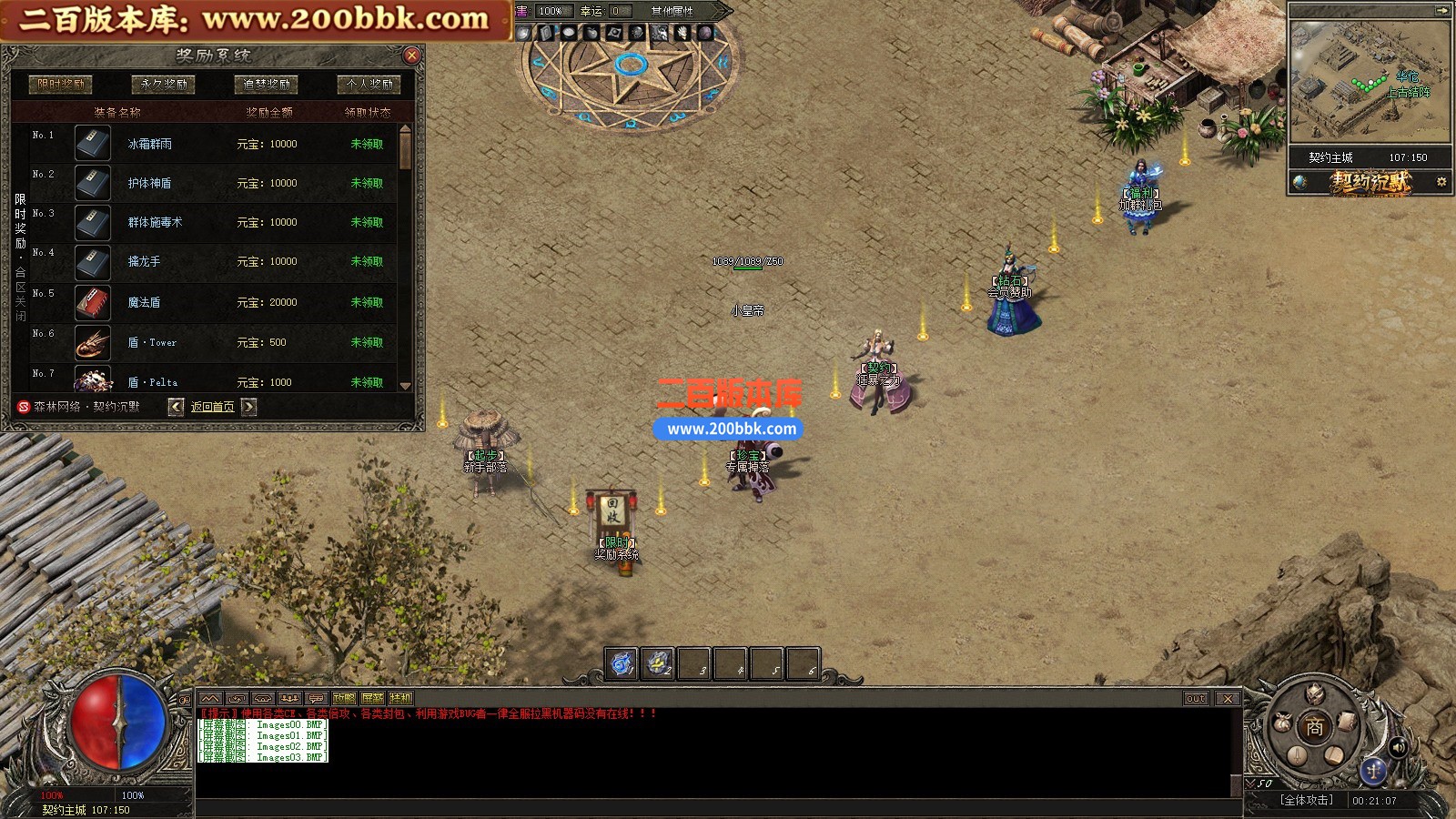Click the chat panel out button

tap(1196, 698)
